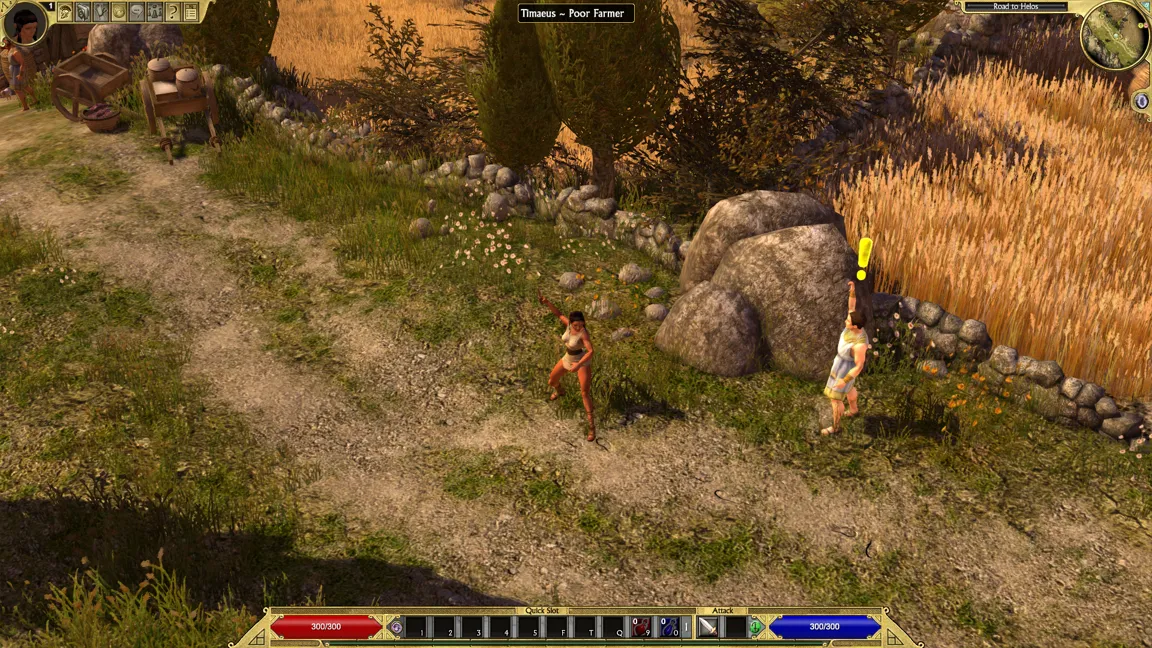Click the purple orb left of quick slots
Screen dimensions: 1152x648
coord(396,627)
